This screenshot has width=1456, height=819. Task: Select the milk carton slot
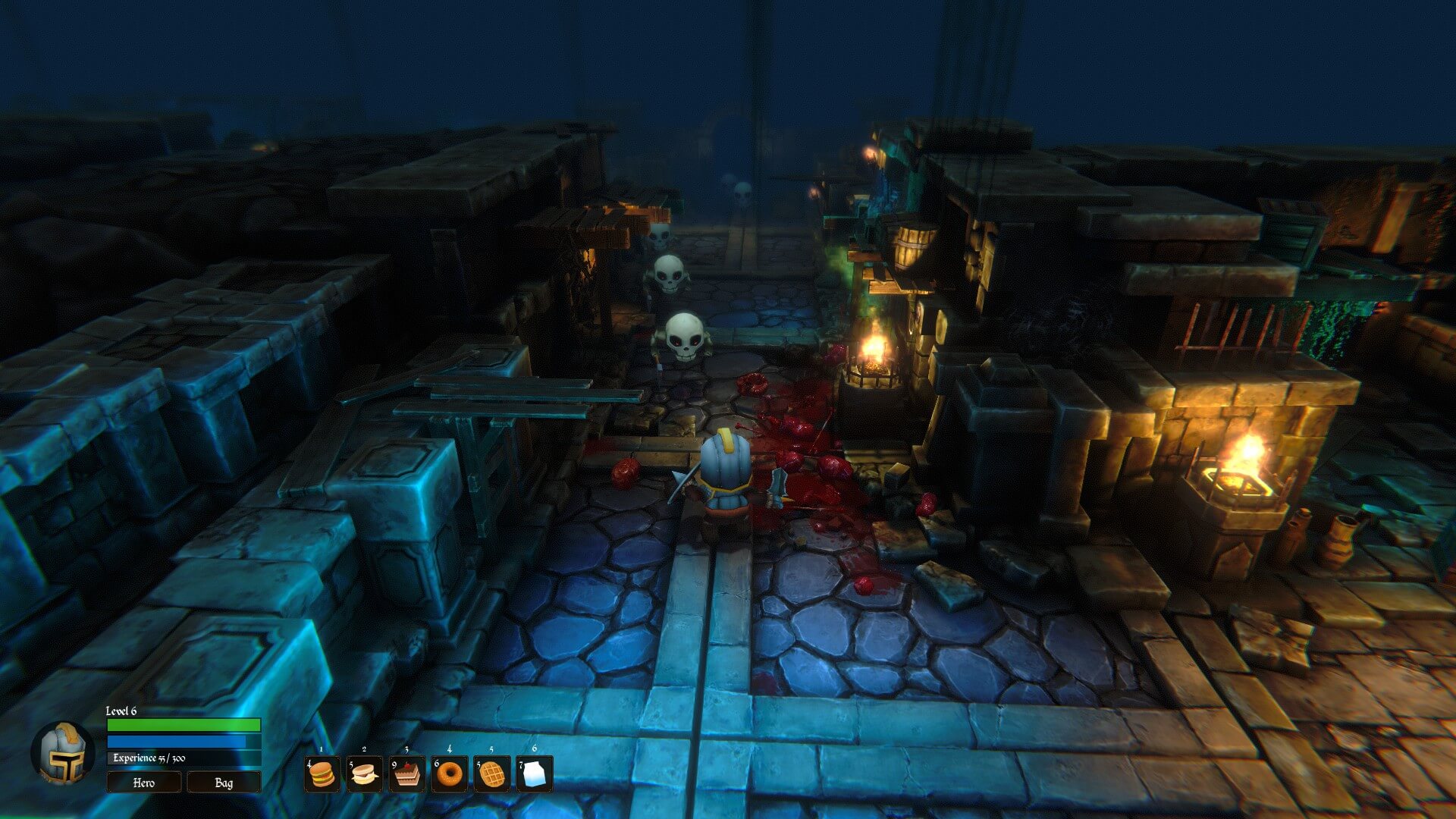click(535, 773)
